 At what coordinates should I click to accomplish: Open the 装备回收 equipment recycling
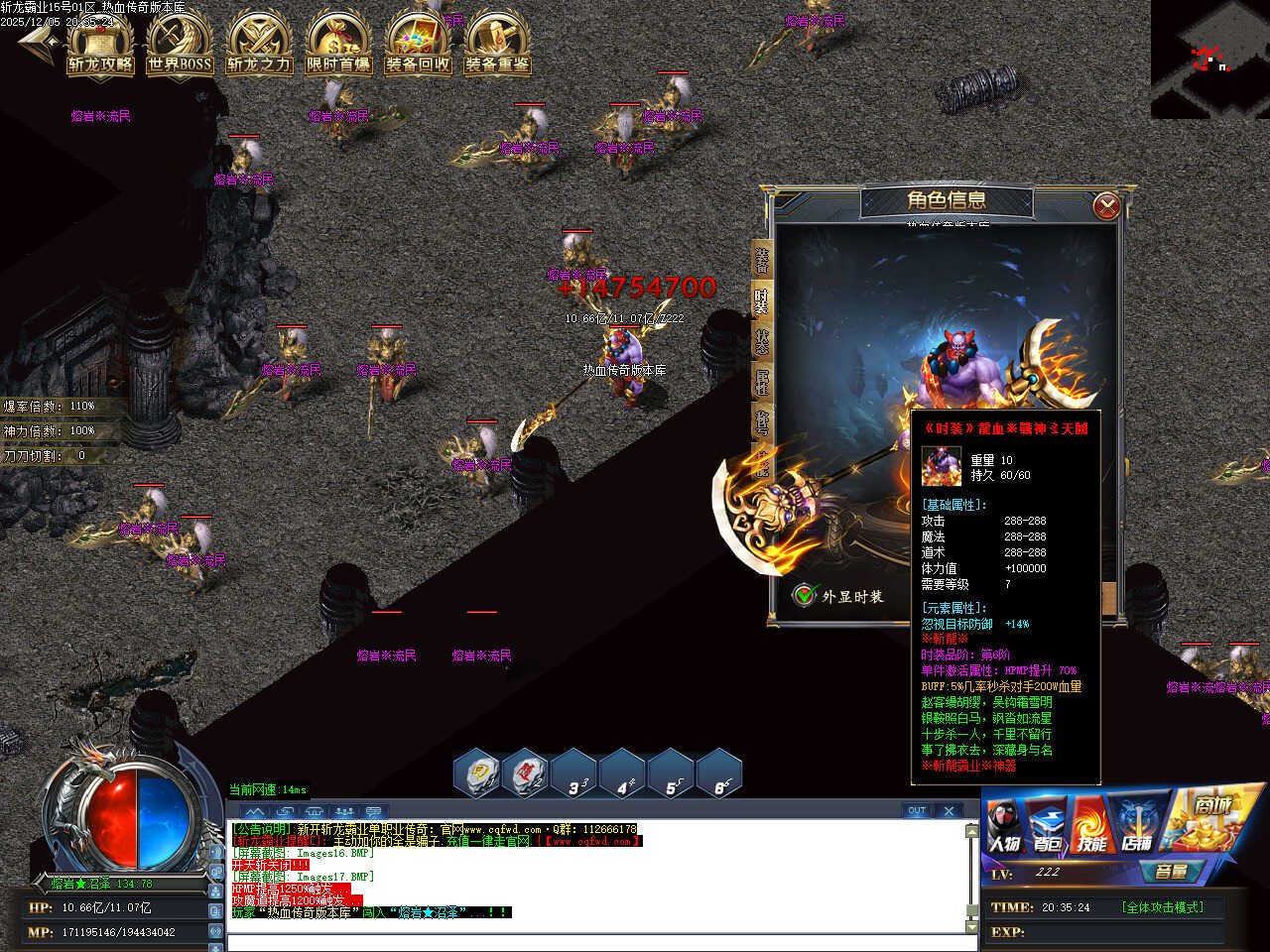pyautogui.click(x=418, y=46)
